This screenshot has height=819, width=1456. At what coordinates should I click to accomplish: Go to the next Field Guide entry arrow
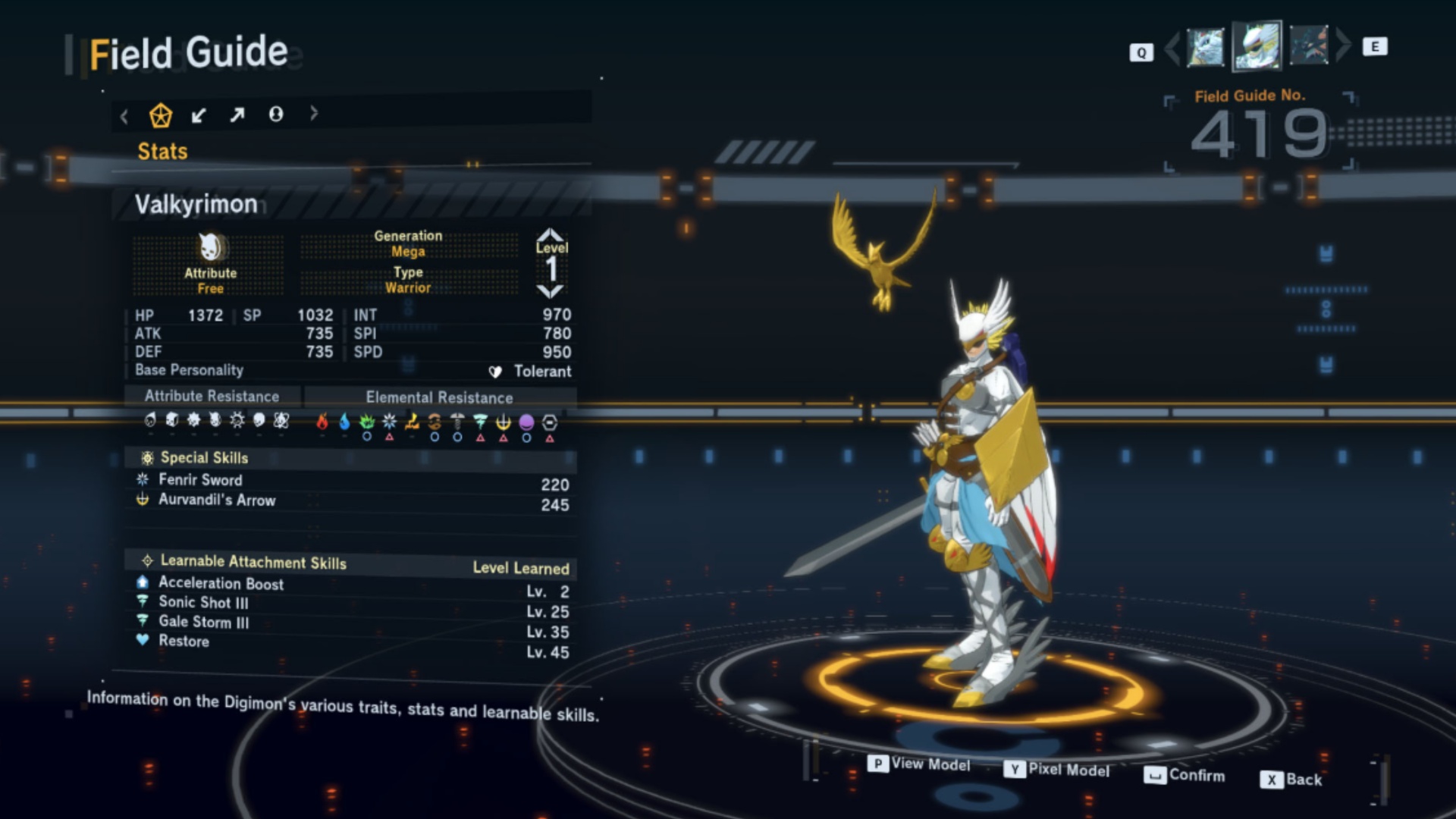point(1343,45)
